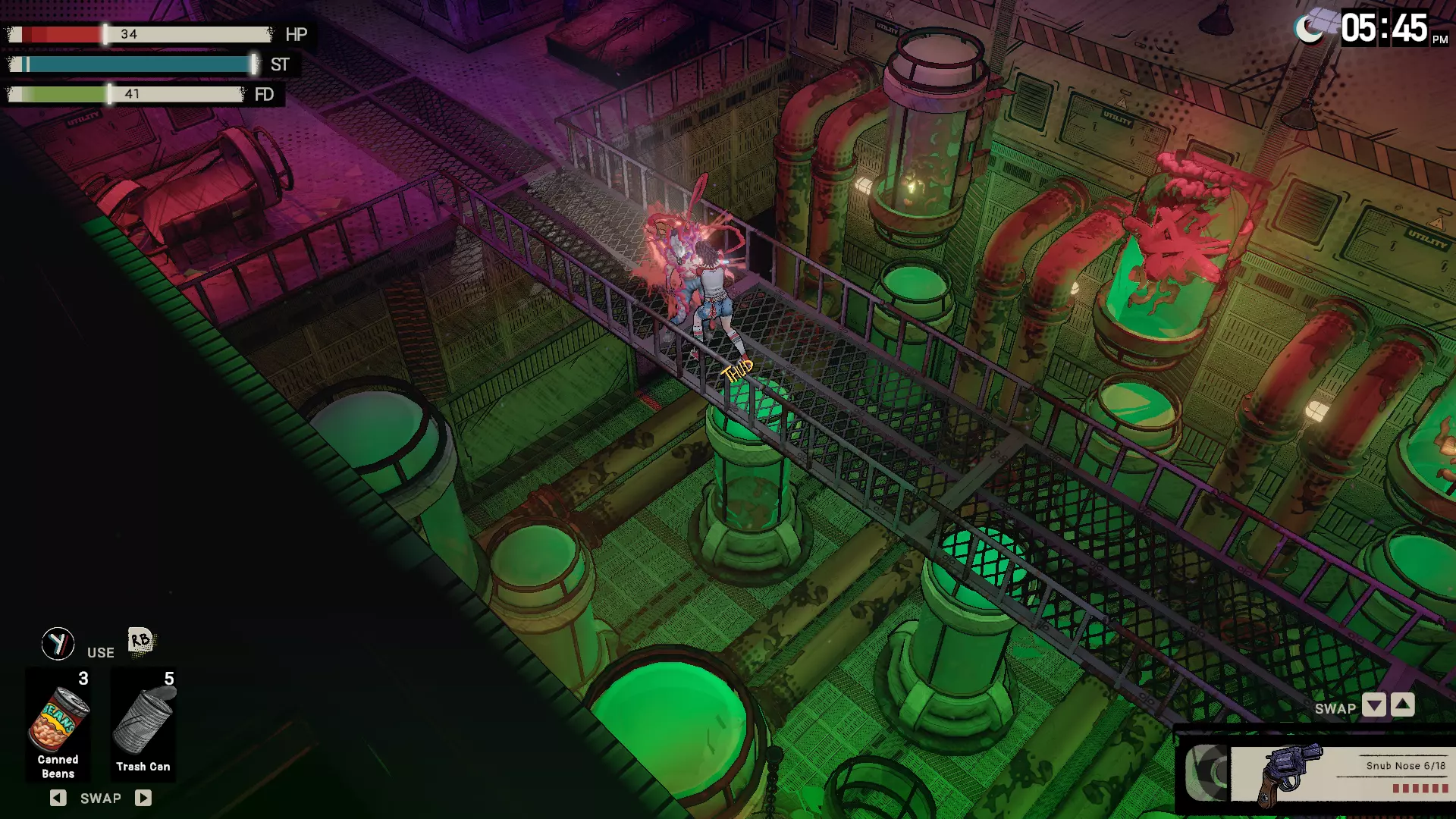Screen dimensions: 1456x819
Task: Cycle weapon with the up arrow
Action: (1403, 706)
